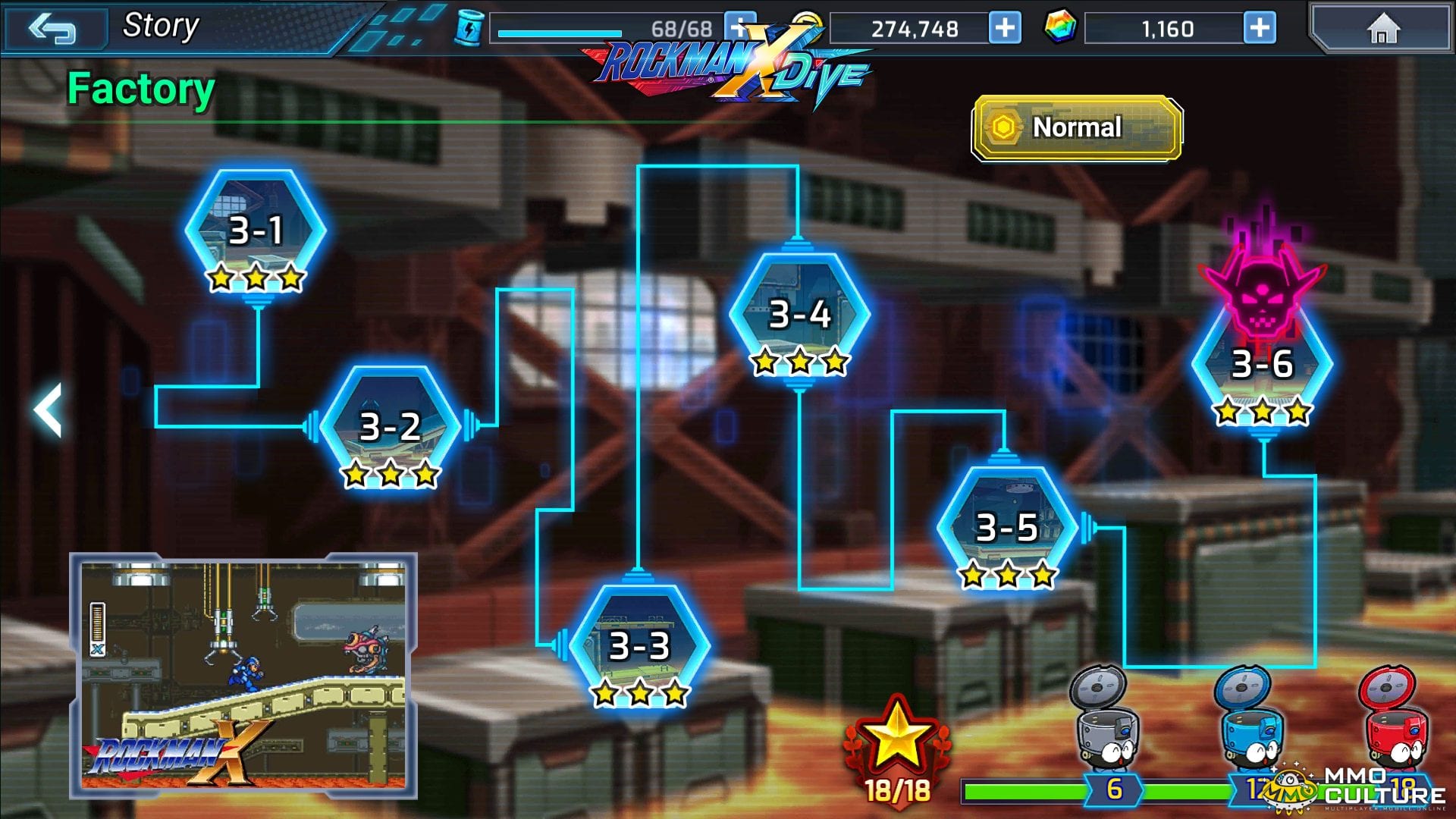Go back using the arrow button
Image resolution: width=1456 pixels, height=819 pixels.
tap(52, 29)
